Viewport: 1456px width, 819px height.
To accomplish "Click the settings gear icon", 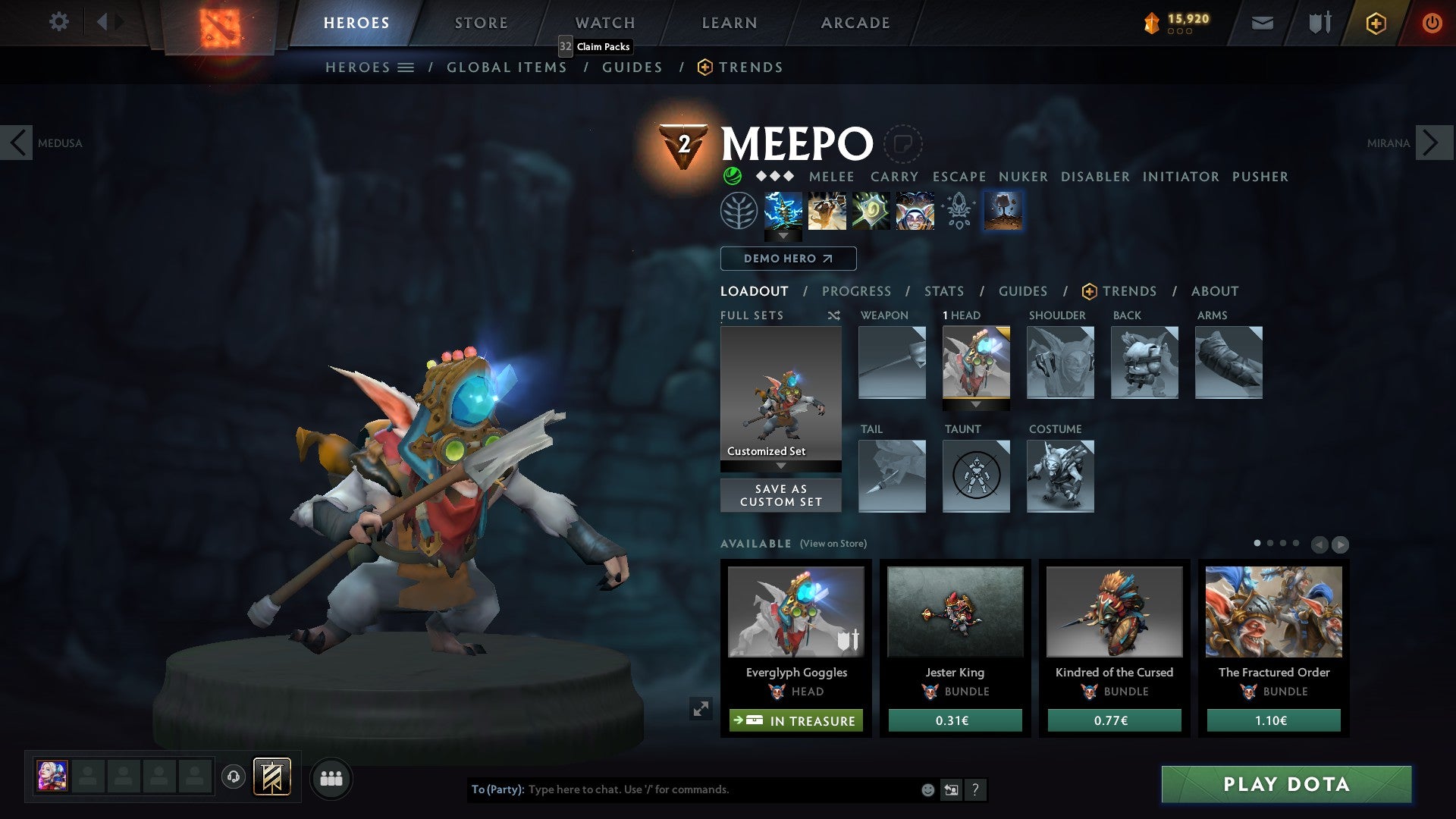I will pyautogui.click(x=58, y=22).
